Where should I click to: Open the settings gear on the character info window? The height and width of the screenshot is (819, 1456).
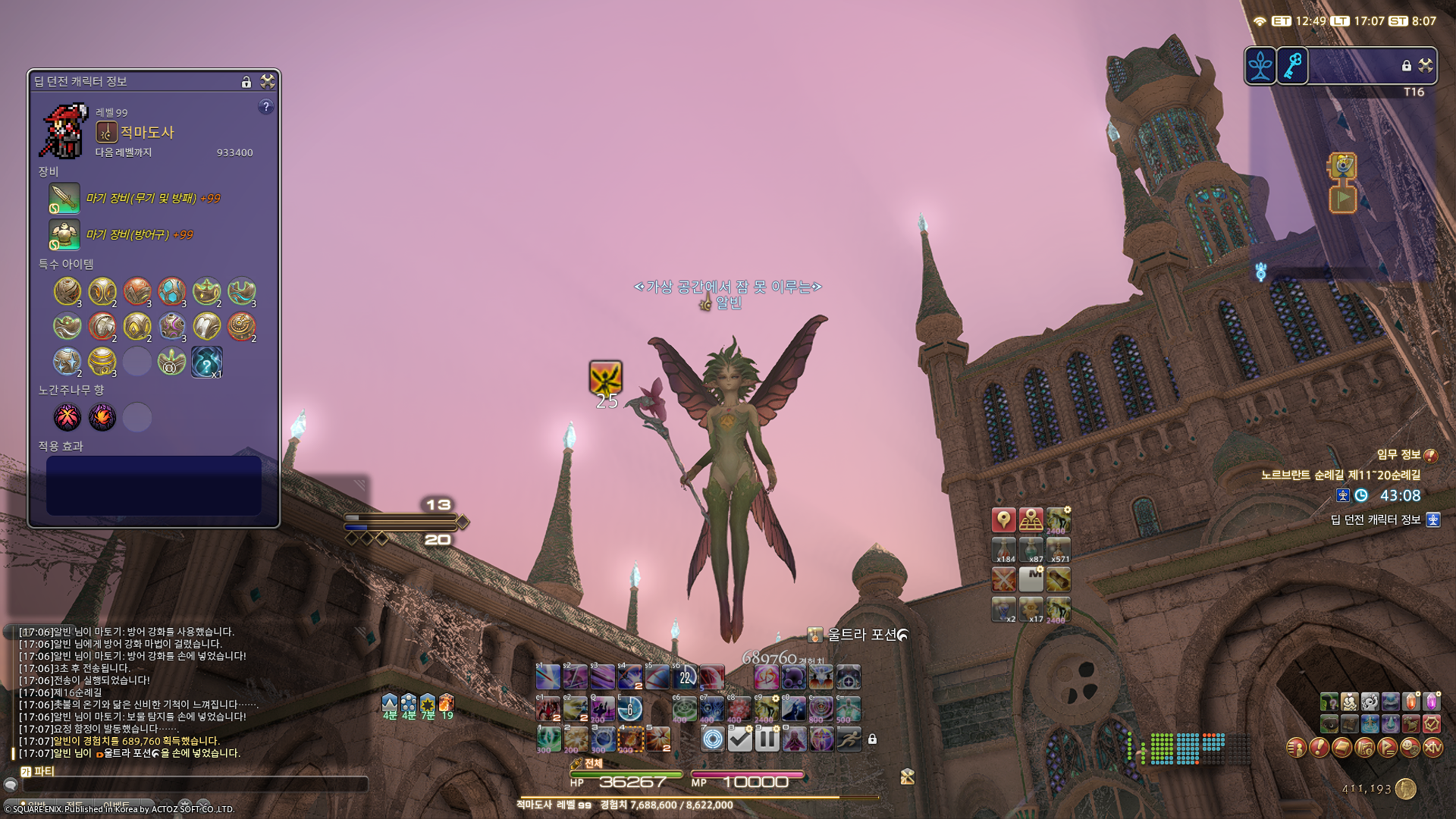(x=266, y=82)
